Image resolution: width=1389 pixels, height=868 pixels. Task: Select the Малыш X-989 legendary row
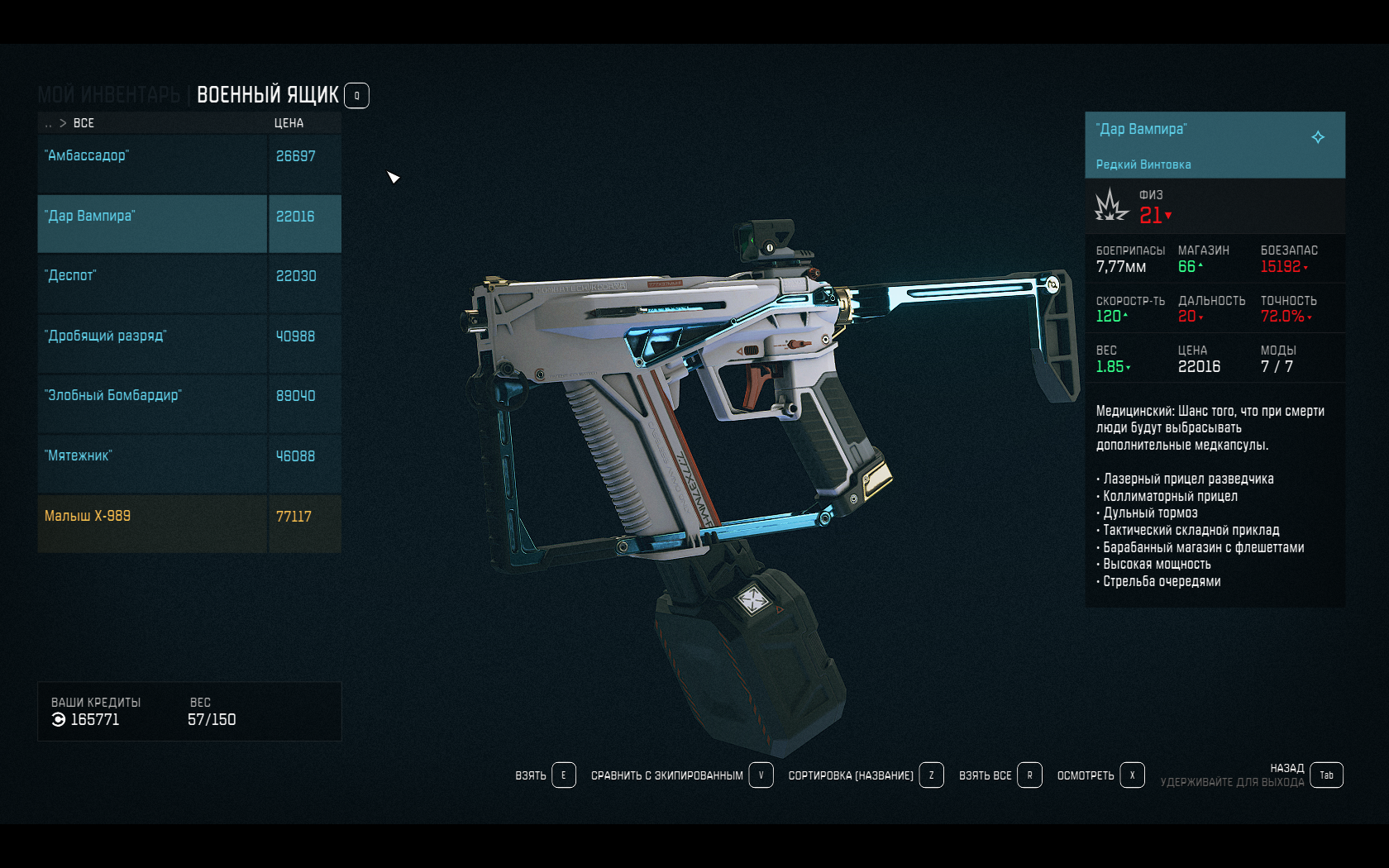coord(153,523)
